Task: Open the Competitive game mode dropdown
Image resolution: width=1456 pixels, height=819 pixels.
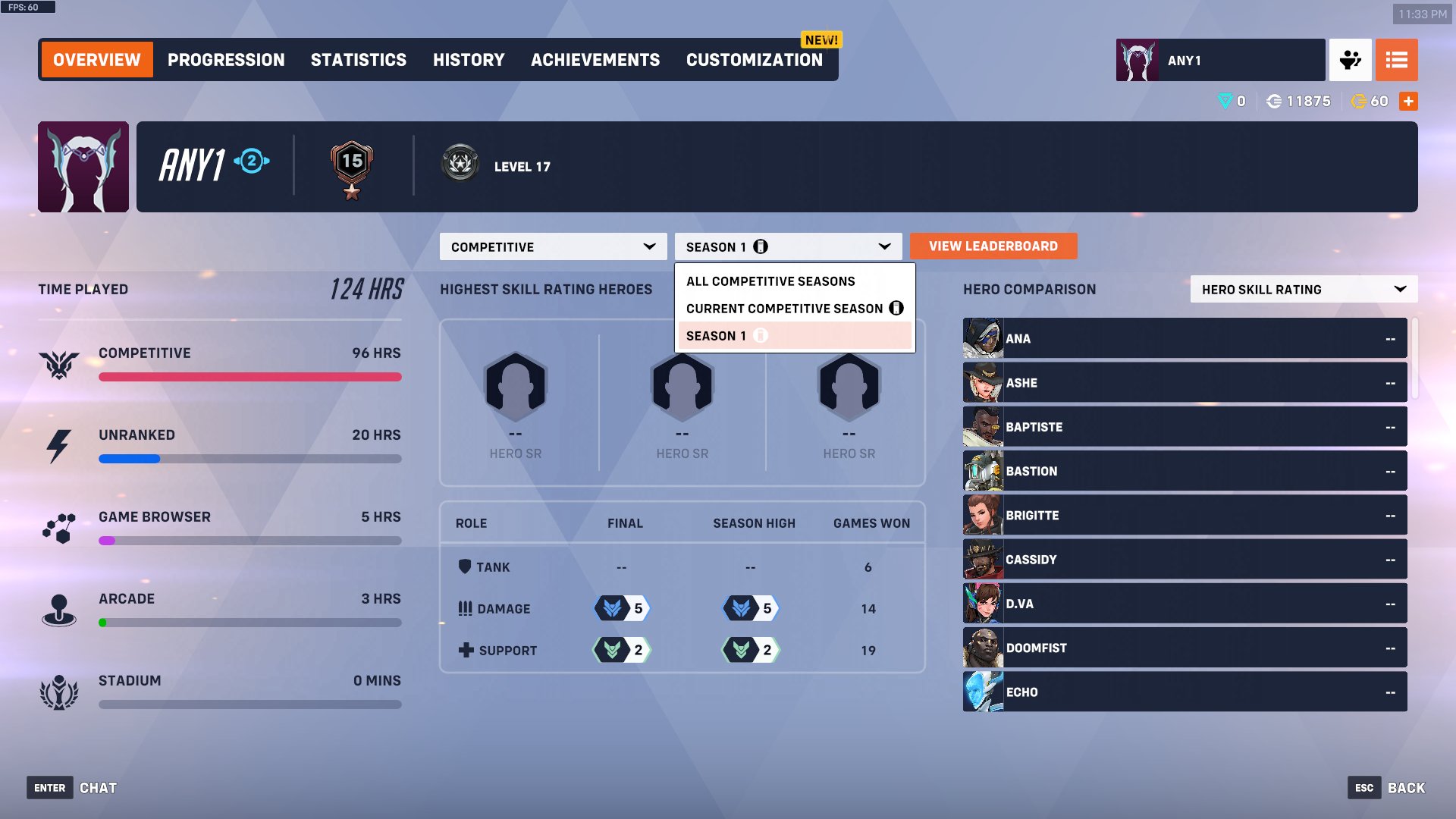Action: pyautogui.click(x=553, y=246)
